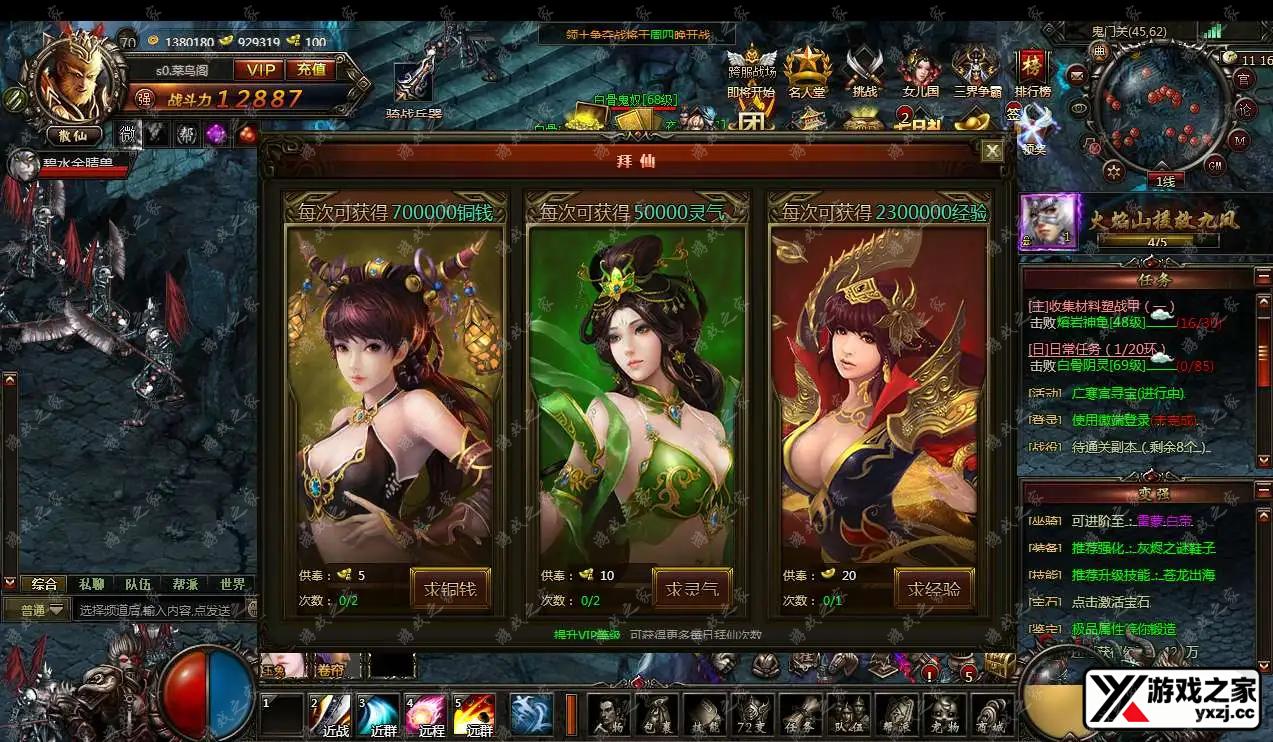
Task: Open the 名人堂 hall of fame
Action: click(807, 72)
